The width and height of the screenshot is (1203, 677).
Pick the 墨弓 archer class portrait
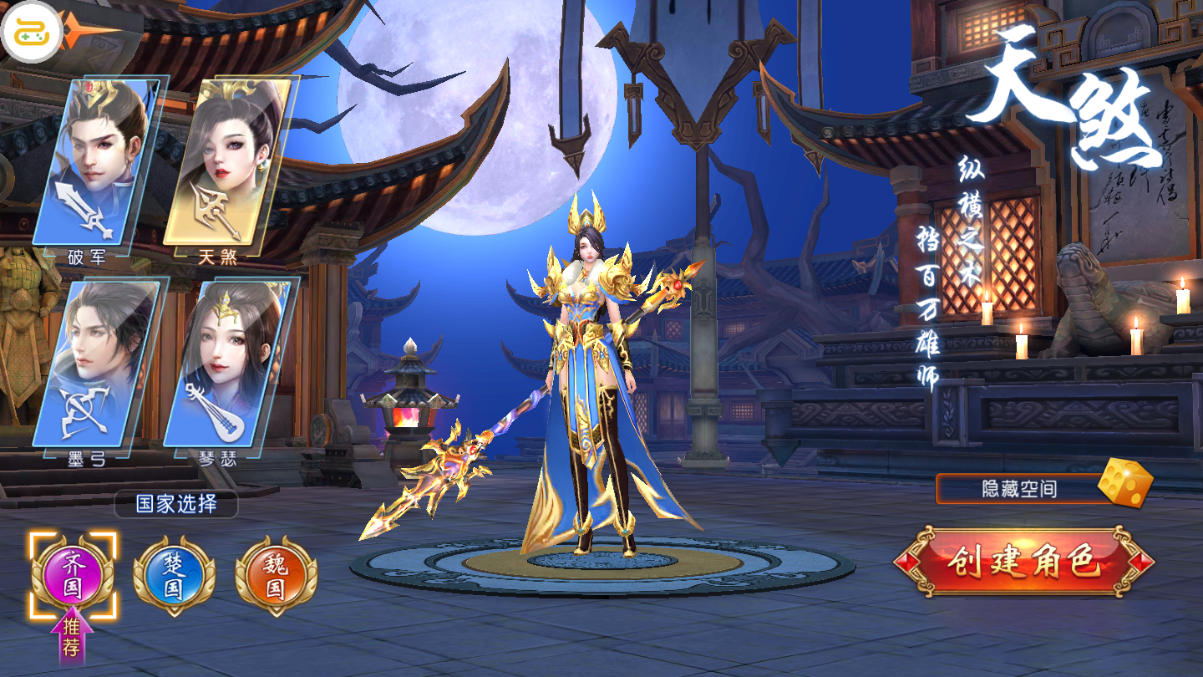coord(95,364)
